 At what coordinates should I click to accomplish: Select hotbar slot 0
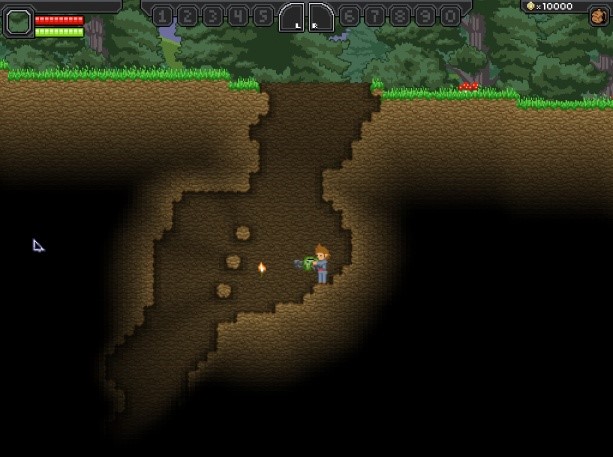[x=448, y=16]
